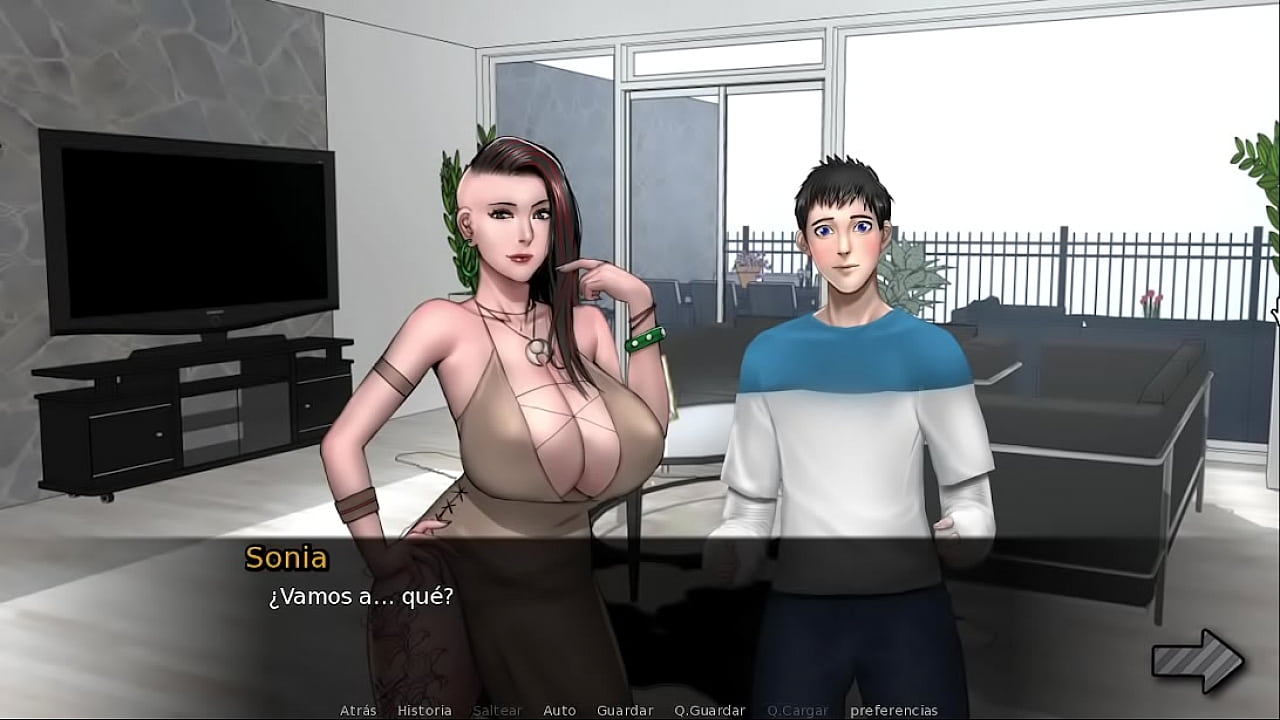Turn on Auto advance mode

pos(559,710)
